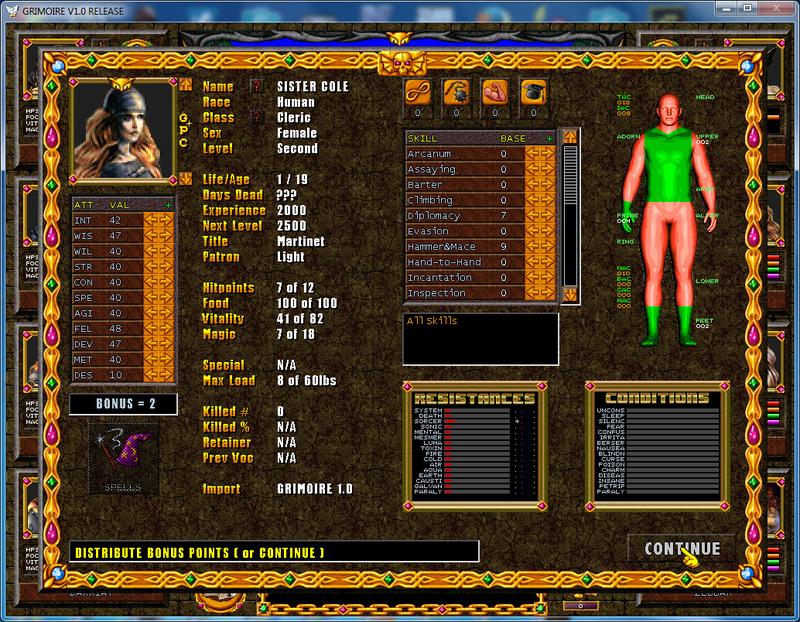This screenshot has width=800, height=622.
Task: Raise the Hammer&Mace skill by one
Action: [x=548, y=246]
